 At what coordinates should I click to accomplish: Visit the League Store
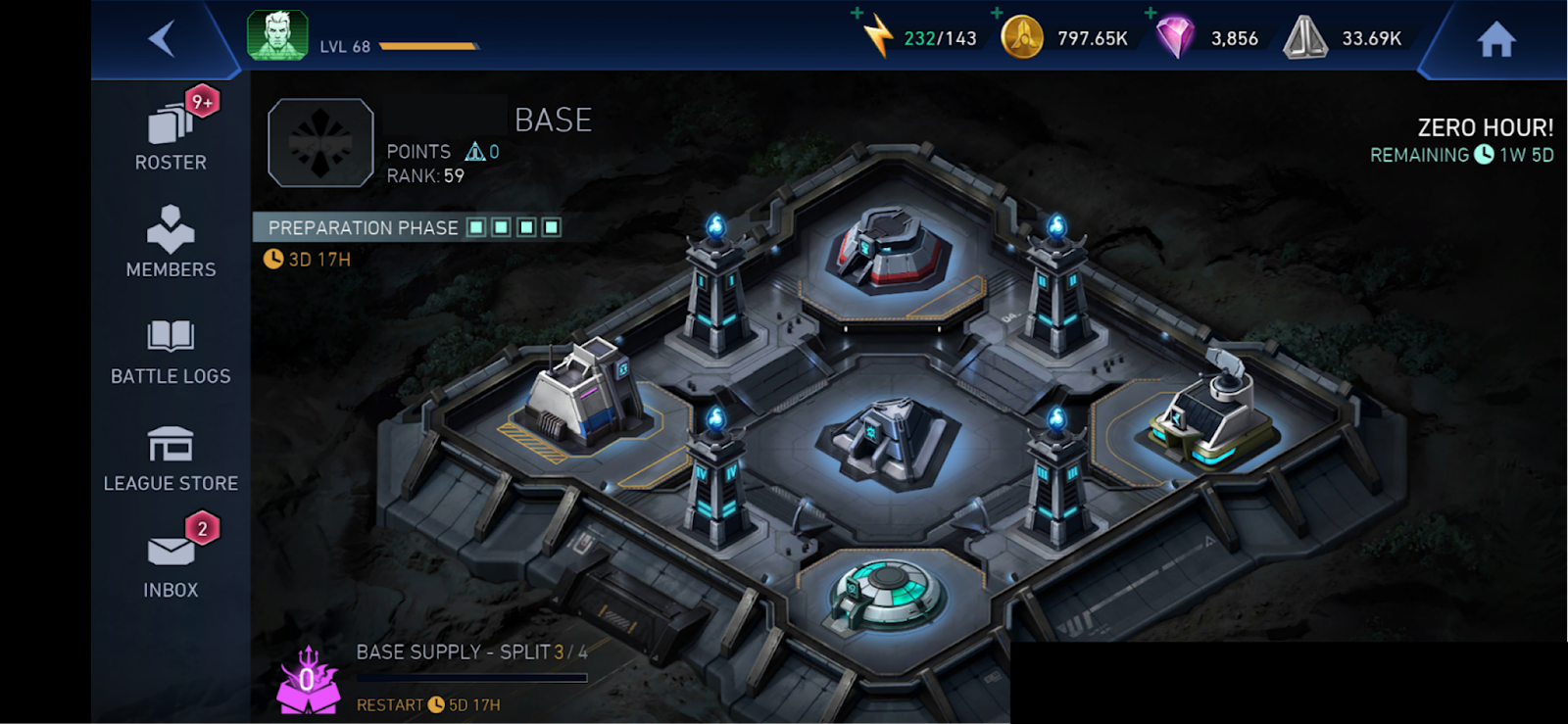(171, 457)
